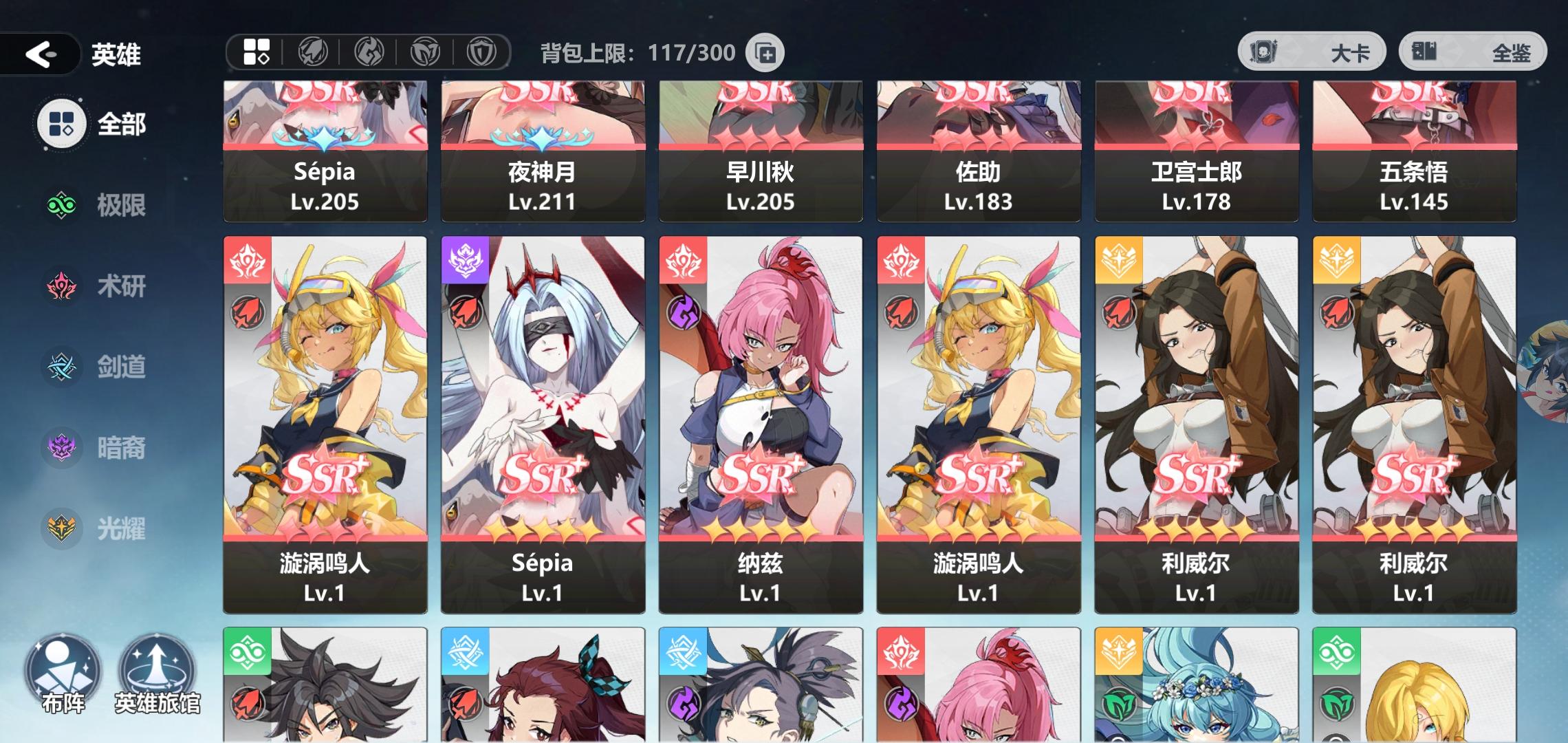Toggle the grid view filter icon
This screenshot has width=1568, height=743.
tap(255, 52)
